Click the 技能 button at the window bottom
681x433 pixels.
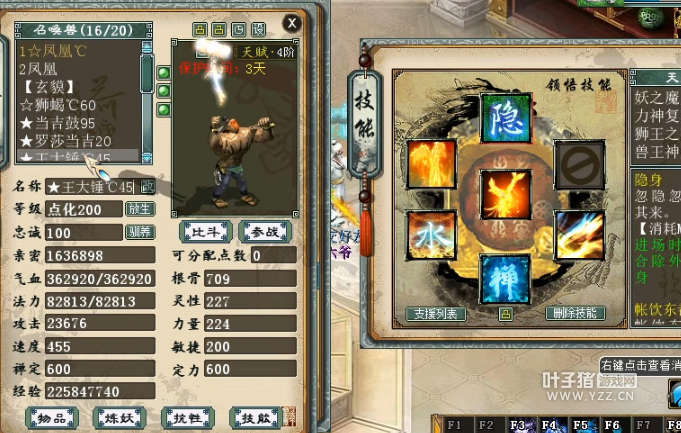pyautogui.click(x=250, y=417)
